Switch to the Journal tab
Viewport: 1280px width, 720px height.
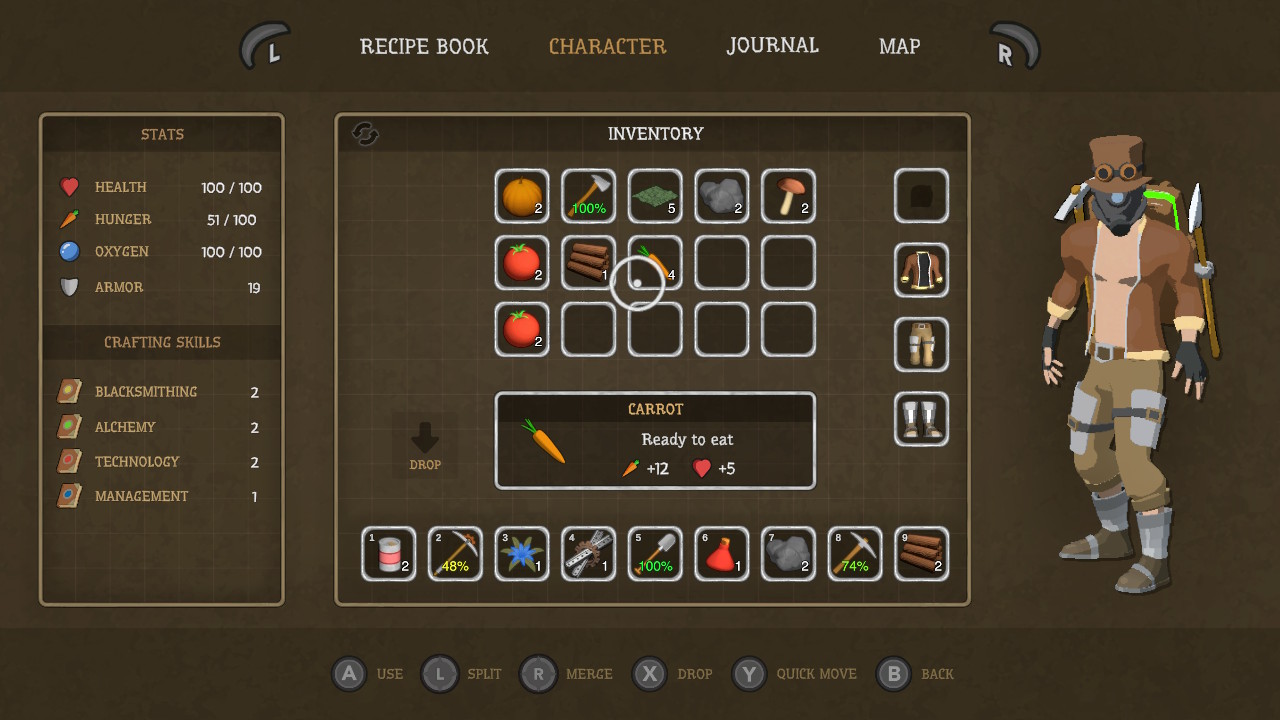point(772,46)
